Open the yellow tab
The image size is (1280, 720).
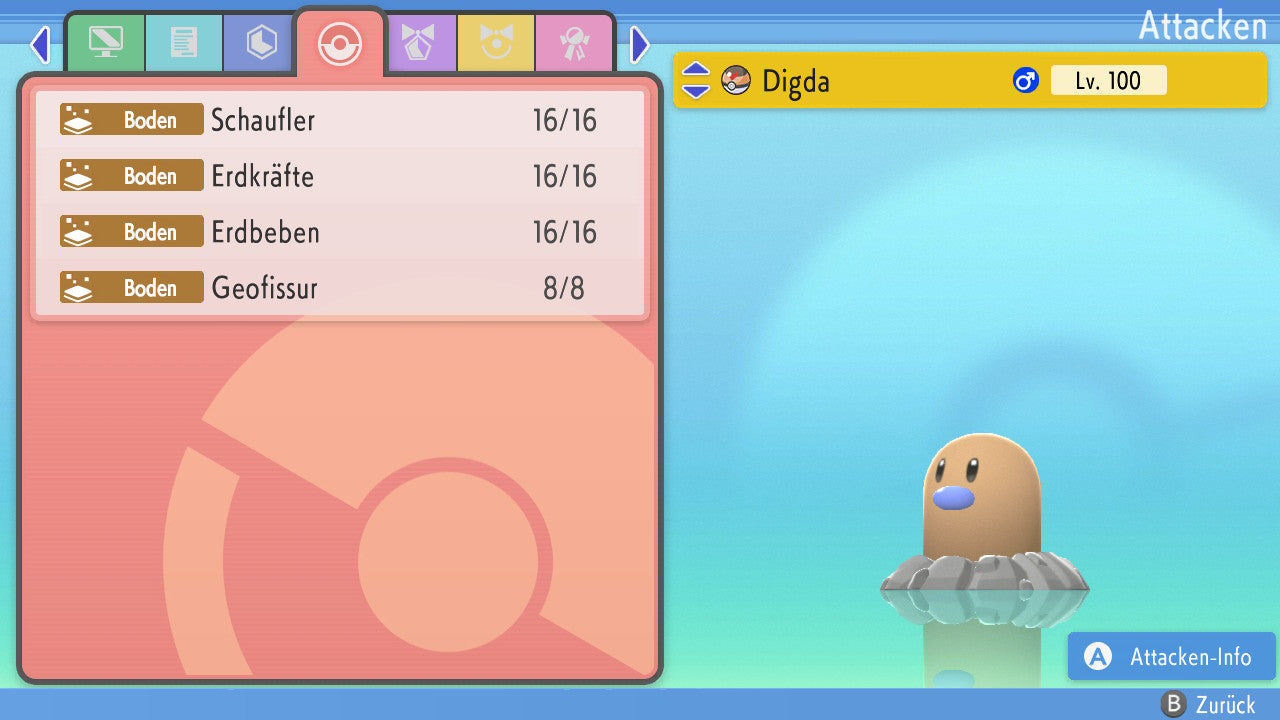(496, 43)
